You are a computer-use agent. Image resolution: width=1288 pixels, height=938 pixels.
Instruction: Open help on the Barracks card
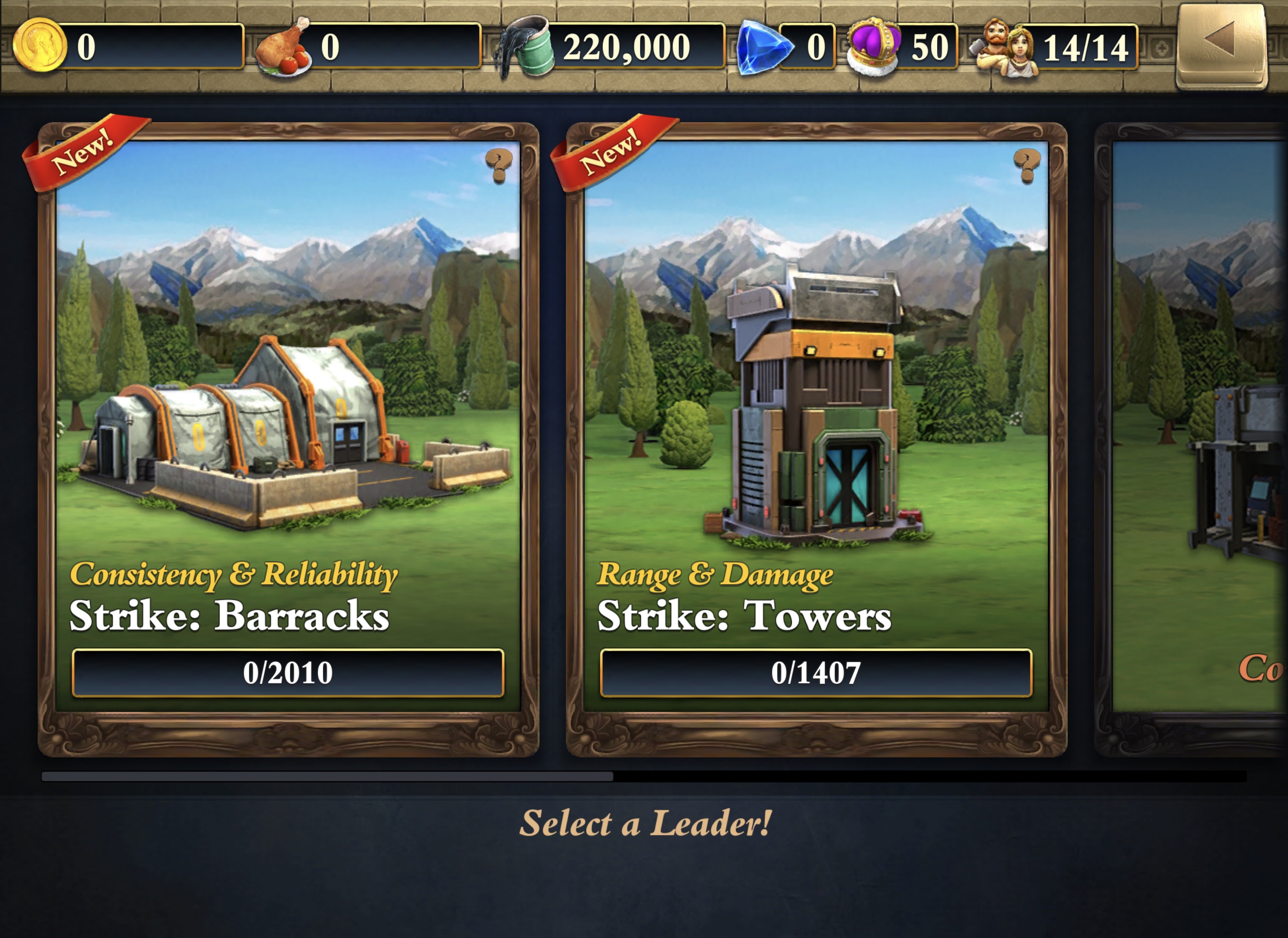click(x=499, y=166)
